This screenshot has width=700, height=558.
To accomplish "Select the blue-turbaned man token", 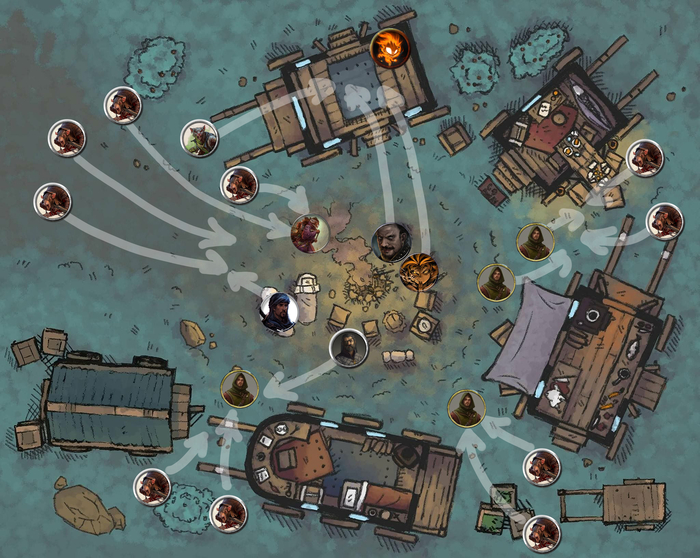I will point(279,310).
